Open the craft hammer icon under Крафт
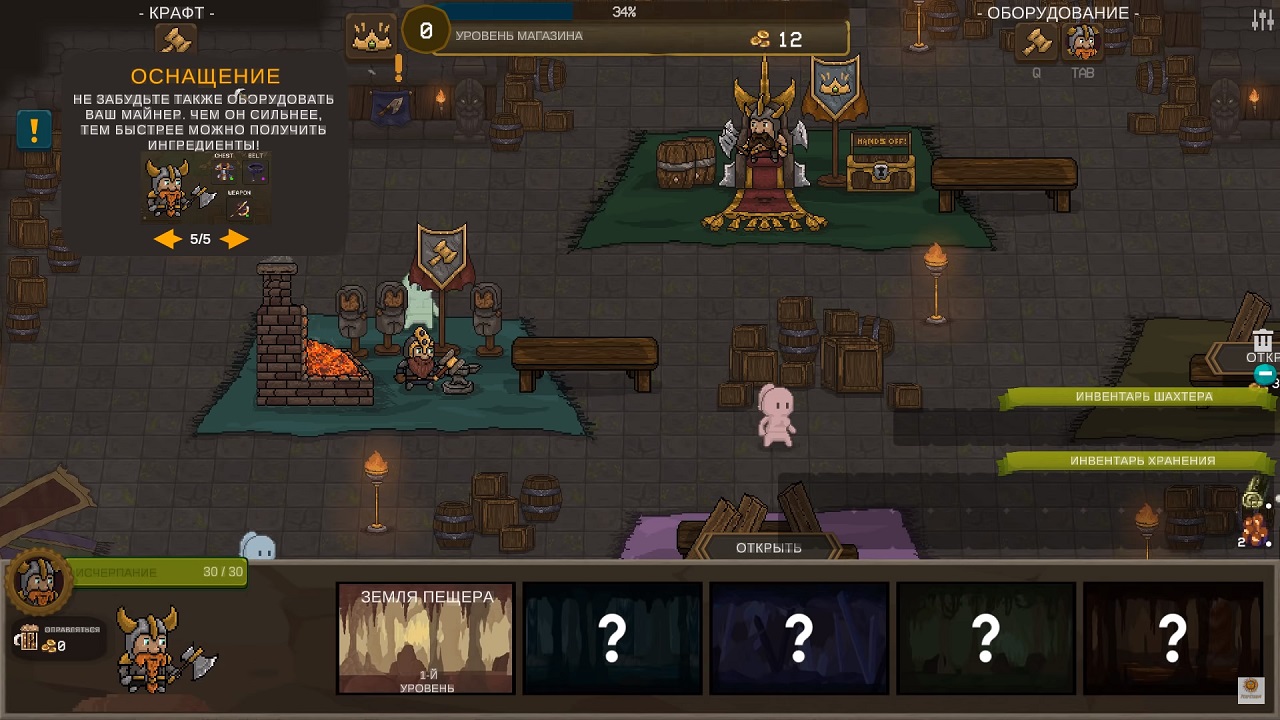1280x720 pixels. tap(177, 41)
